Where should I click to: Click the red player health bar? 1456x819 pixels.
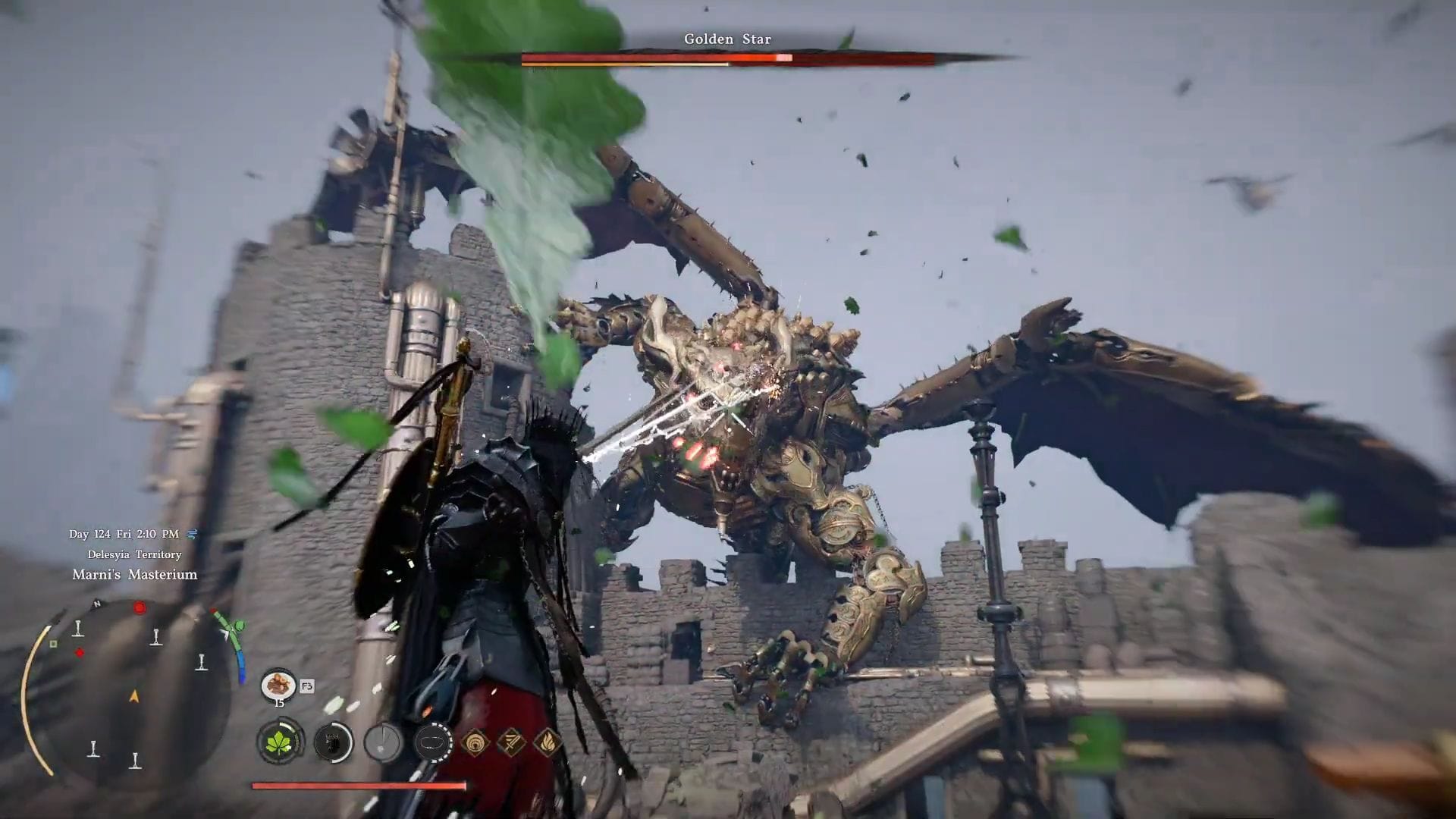[x=358, y=786]
